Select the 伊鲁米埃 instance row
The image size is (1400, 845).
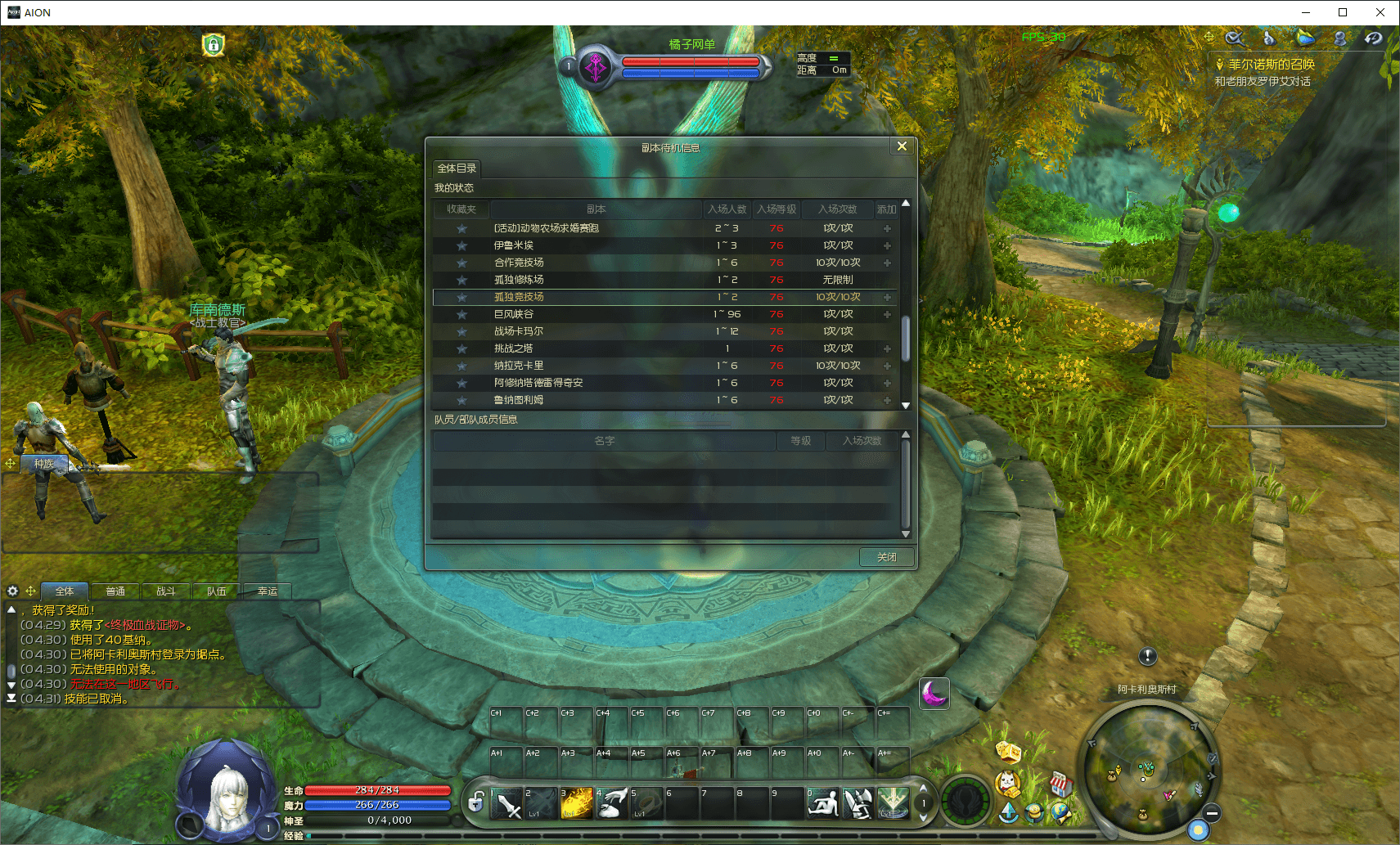click(x=514, y=245)
